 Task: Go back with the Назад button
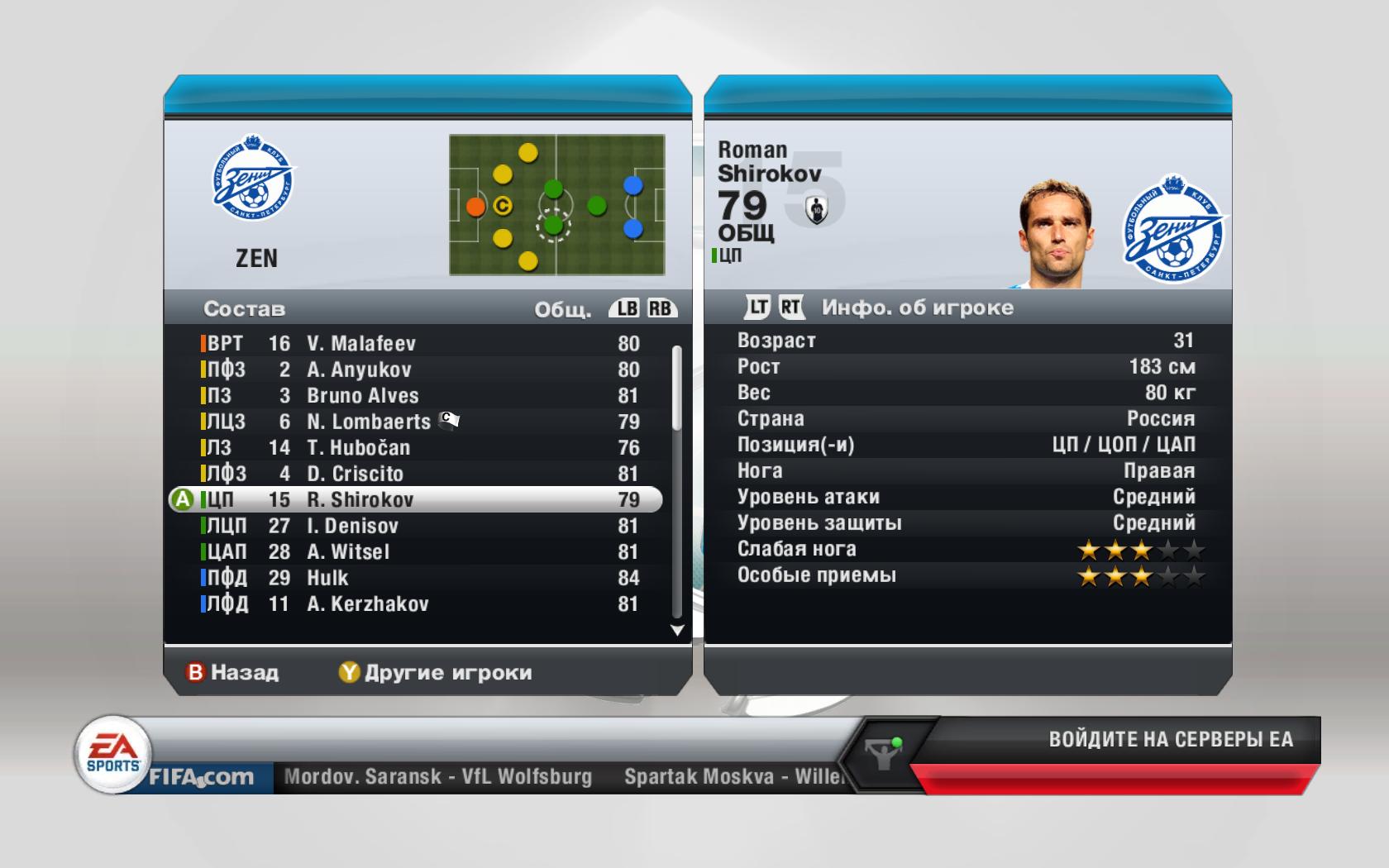click(x=233, y=672)
